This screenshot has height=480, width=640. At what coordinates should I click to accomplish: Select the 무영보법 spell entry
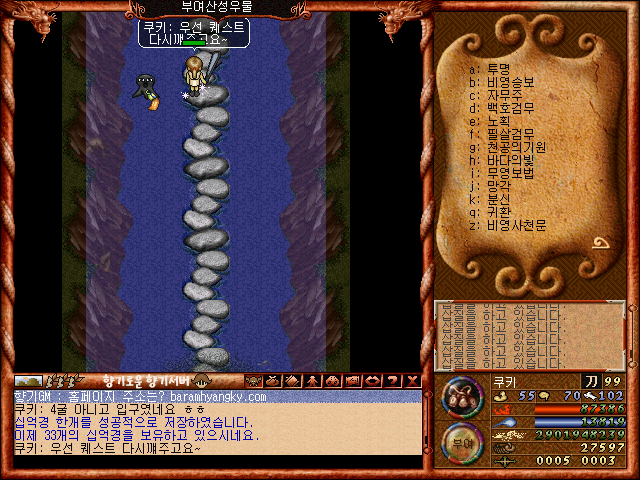509,173
